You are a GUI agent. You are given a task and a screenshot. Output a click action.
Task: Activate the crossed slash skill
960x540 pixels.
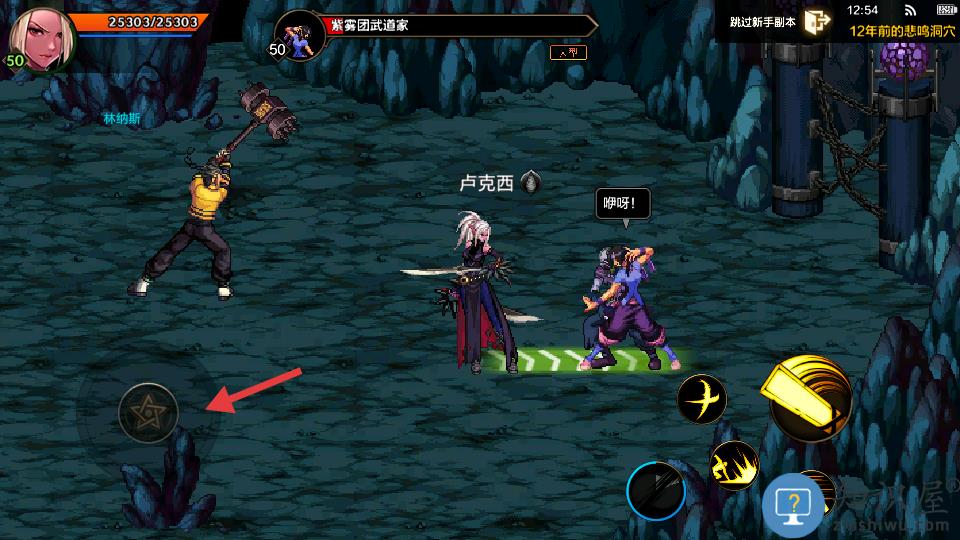pos(701,399)
